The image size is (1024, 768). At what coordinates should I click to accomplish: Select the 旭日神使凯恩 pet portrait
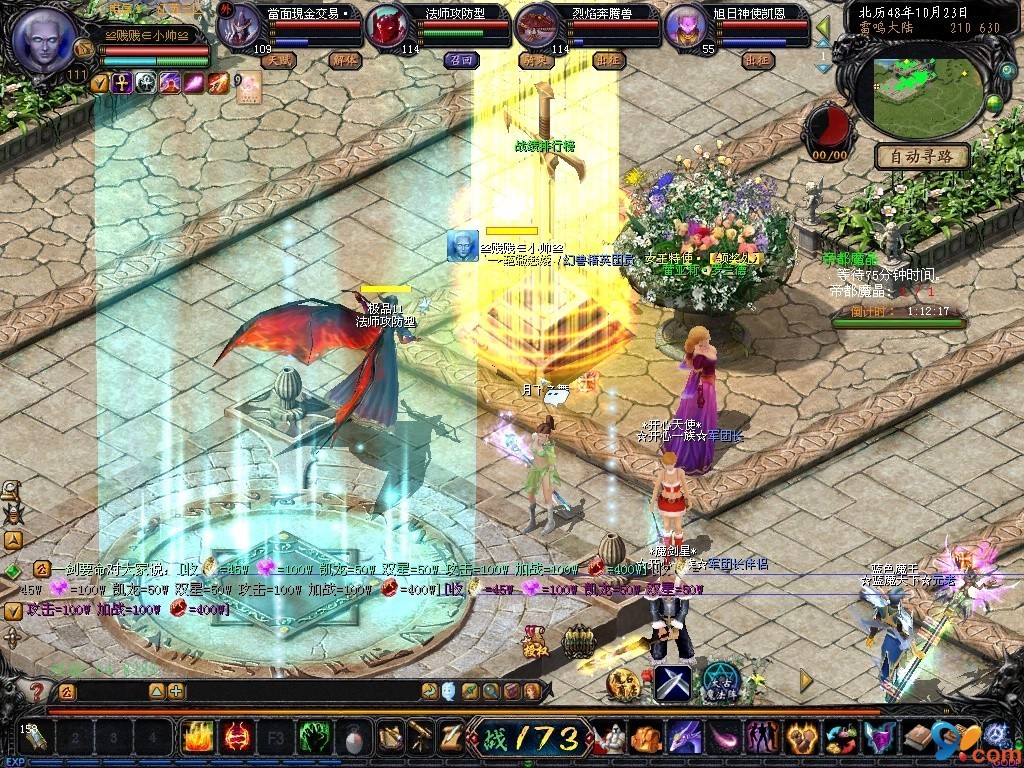[x=685, y=27]
